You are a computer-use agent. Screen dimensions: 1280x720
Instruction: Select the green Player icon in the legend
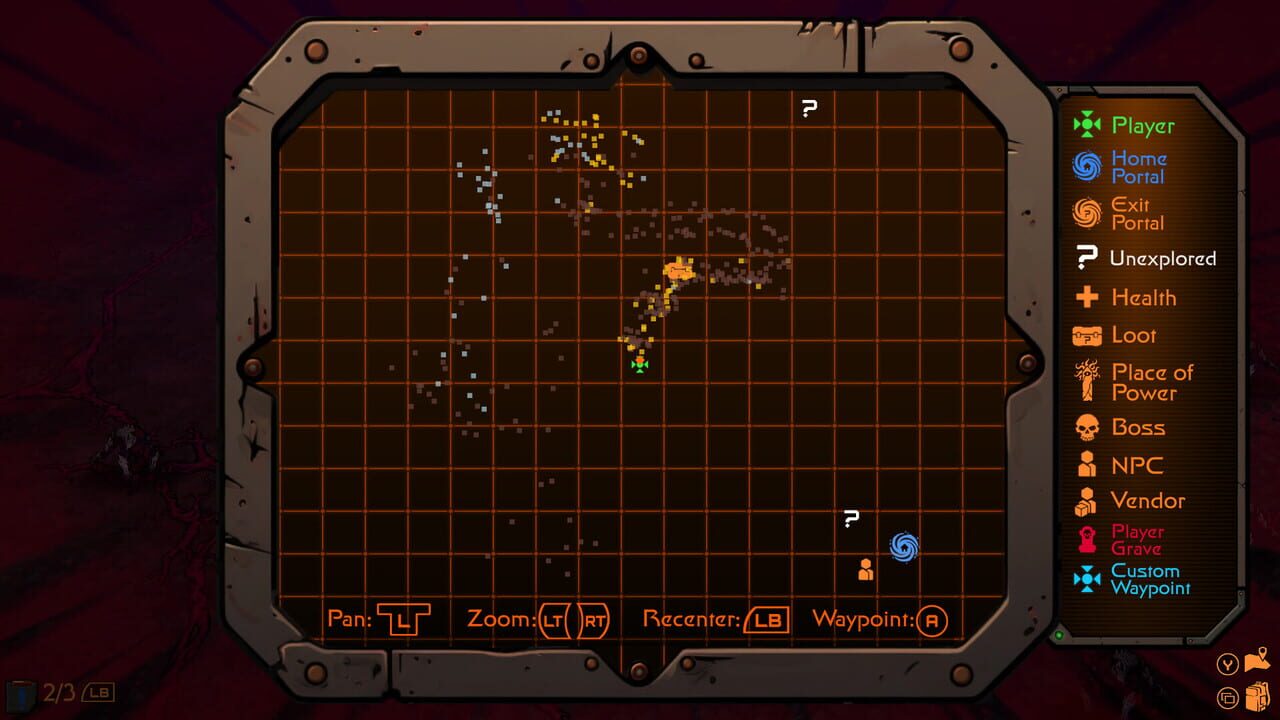click(1087, 125)
